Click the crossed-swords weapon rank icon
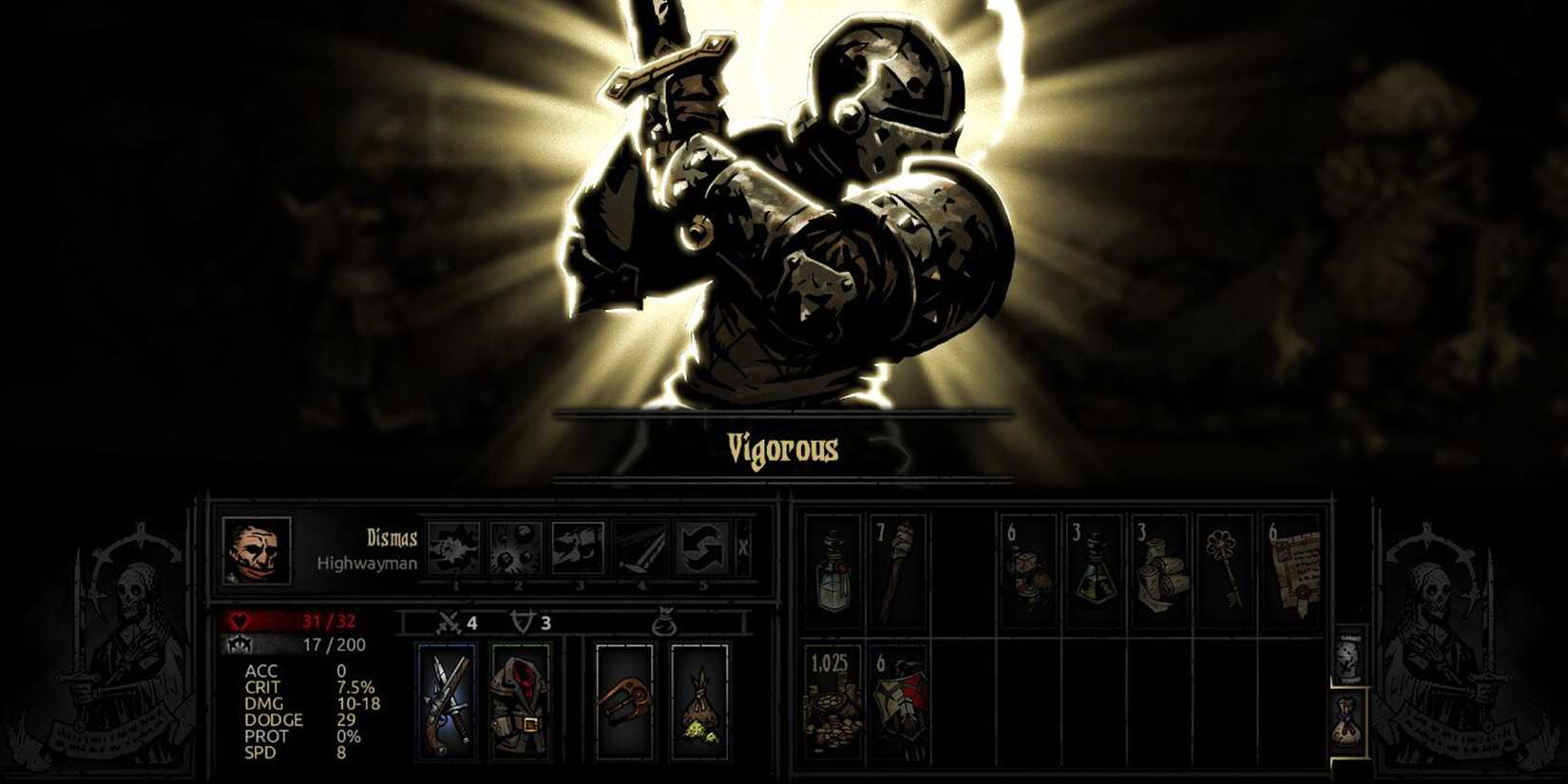 (x=447, y=622)
